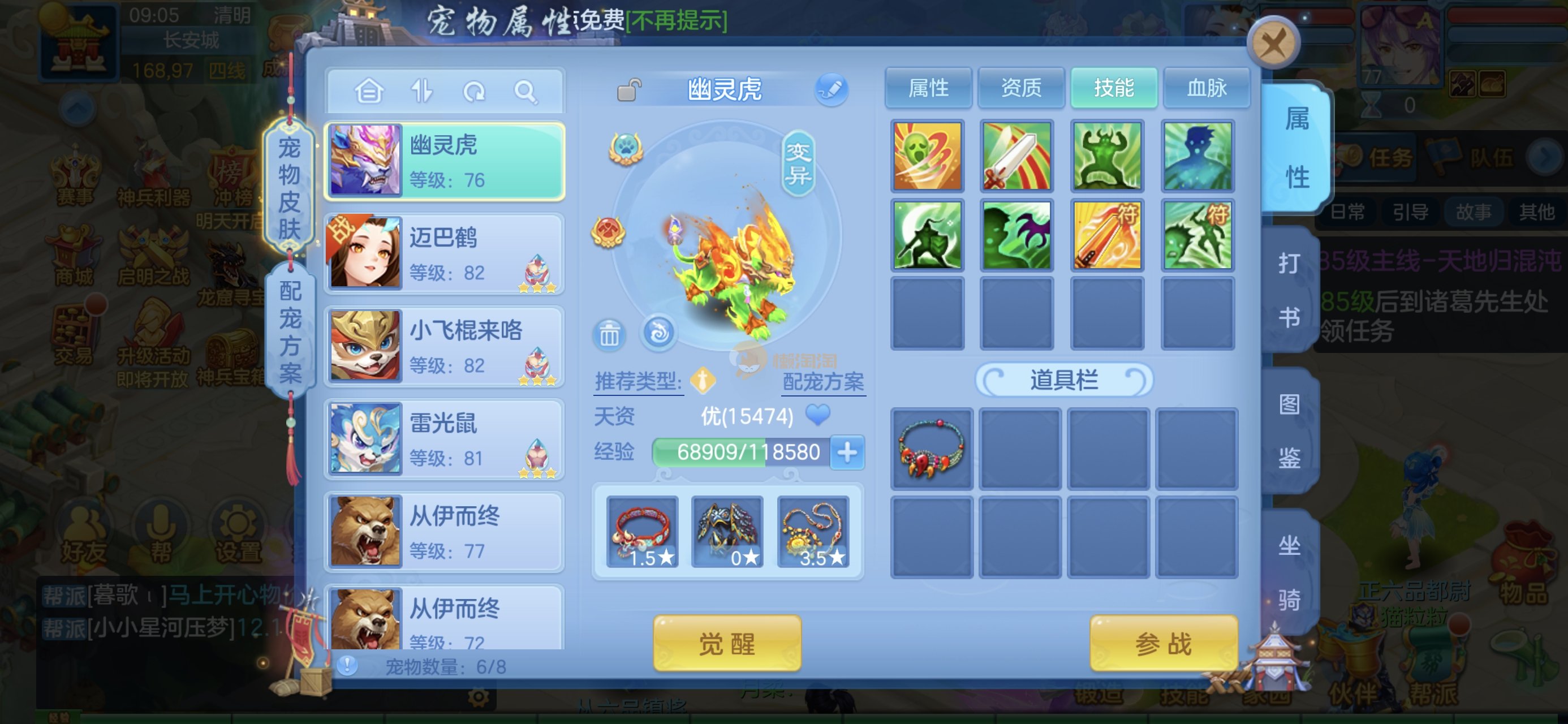This screenshot has width=1568, height=724.
Task: Click the 觉醒 awaken button
Action: click(x=727, y=643)
